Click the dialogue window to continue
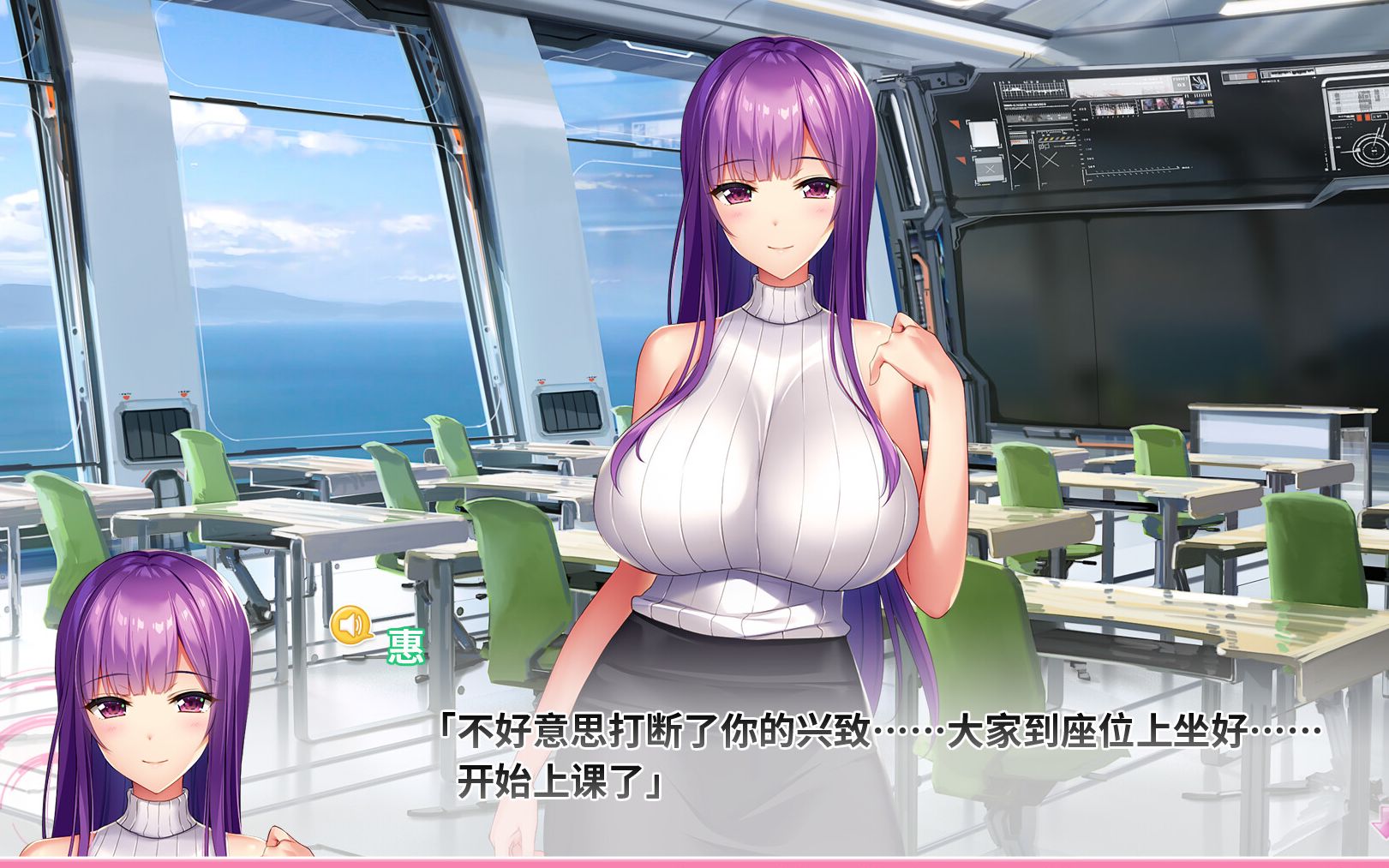The image size is (1389, 868). coord(857,754)
